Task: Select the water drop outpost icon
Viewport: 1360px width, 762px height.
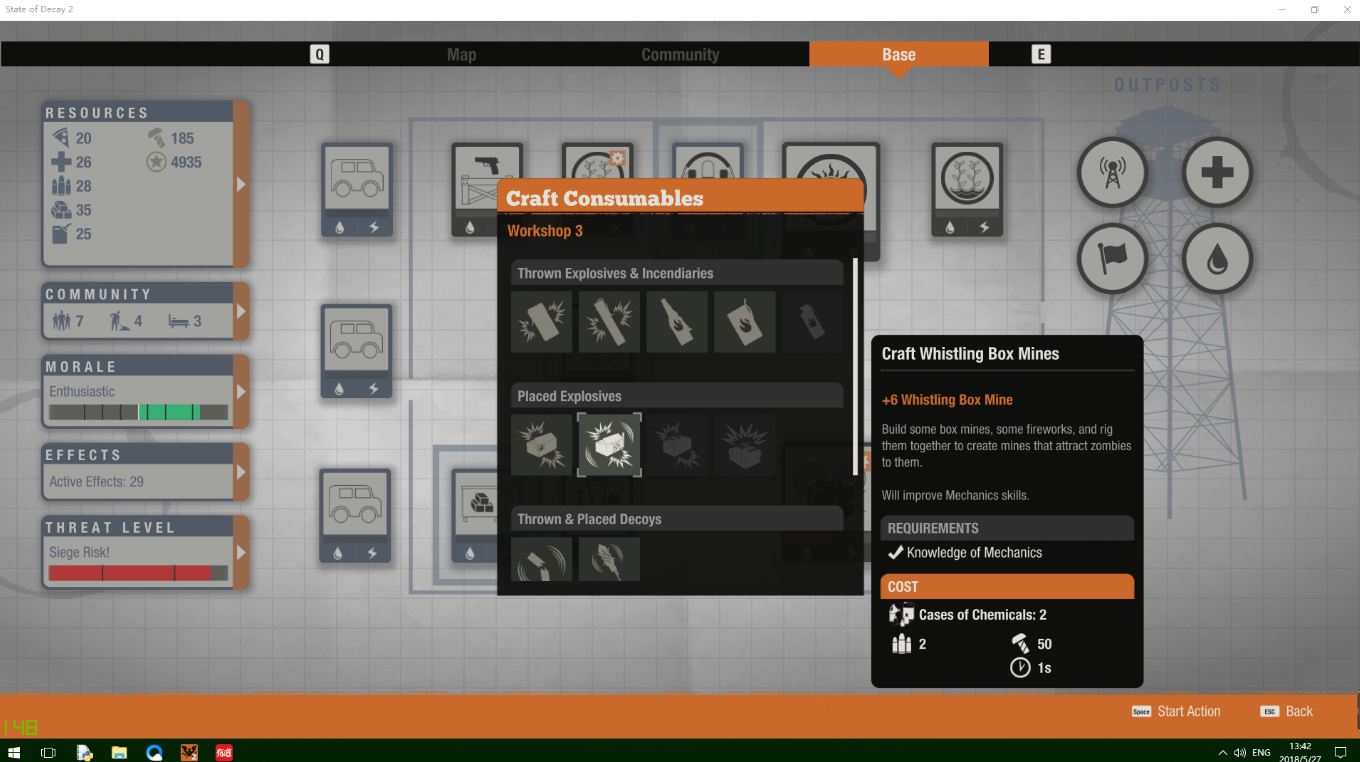Action: coord(1217,259)
